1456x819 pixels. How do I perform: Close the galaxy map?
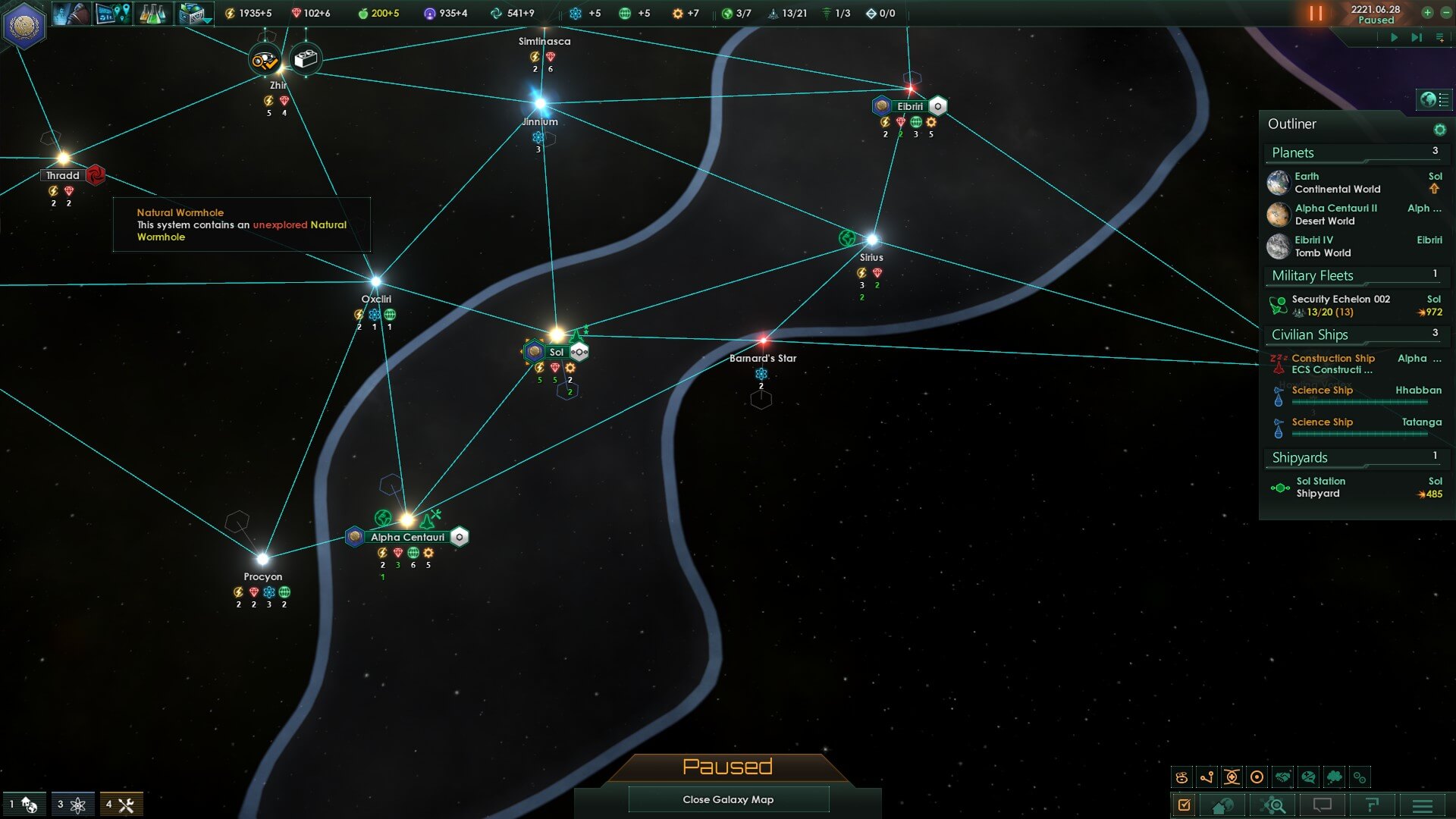click(728, 799)
